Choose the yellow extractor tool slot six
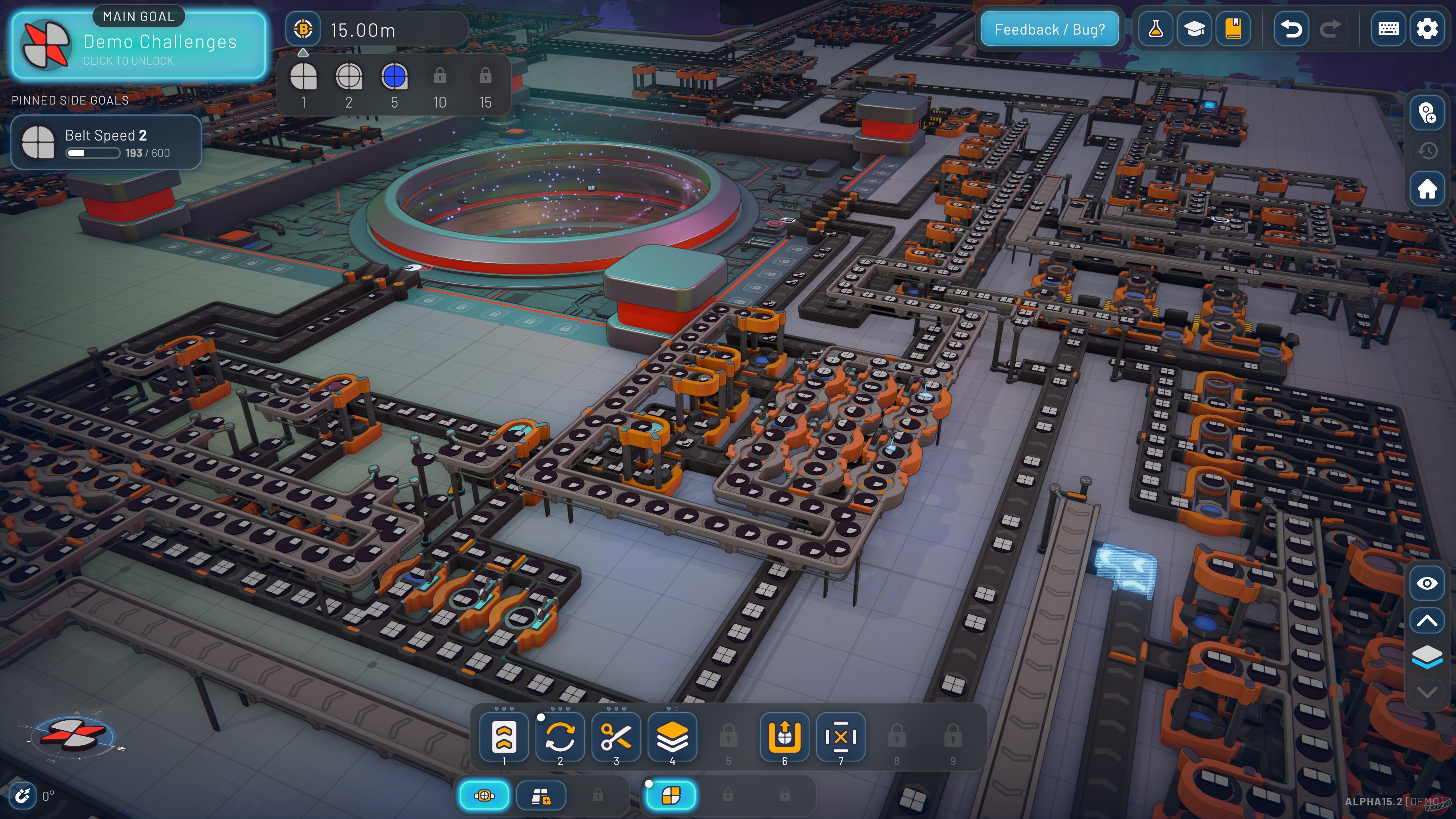The image size is (1456, 819). [784, 737]
